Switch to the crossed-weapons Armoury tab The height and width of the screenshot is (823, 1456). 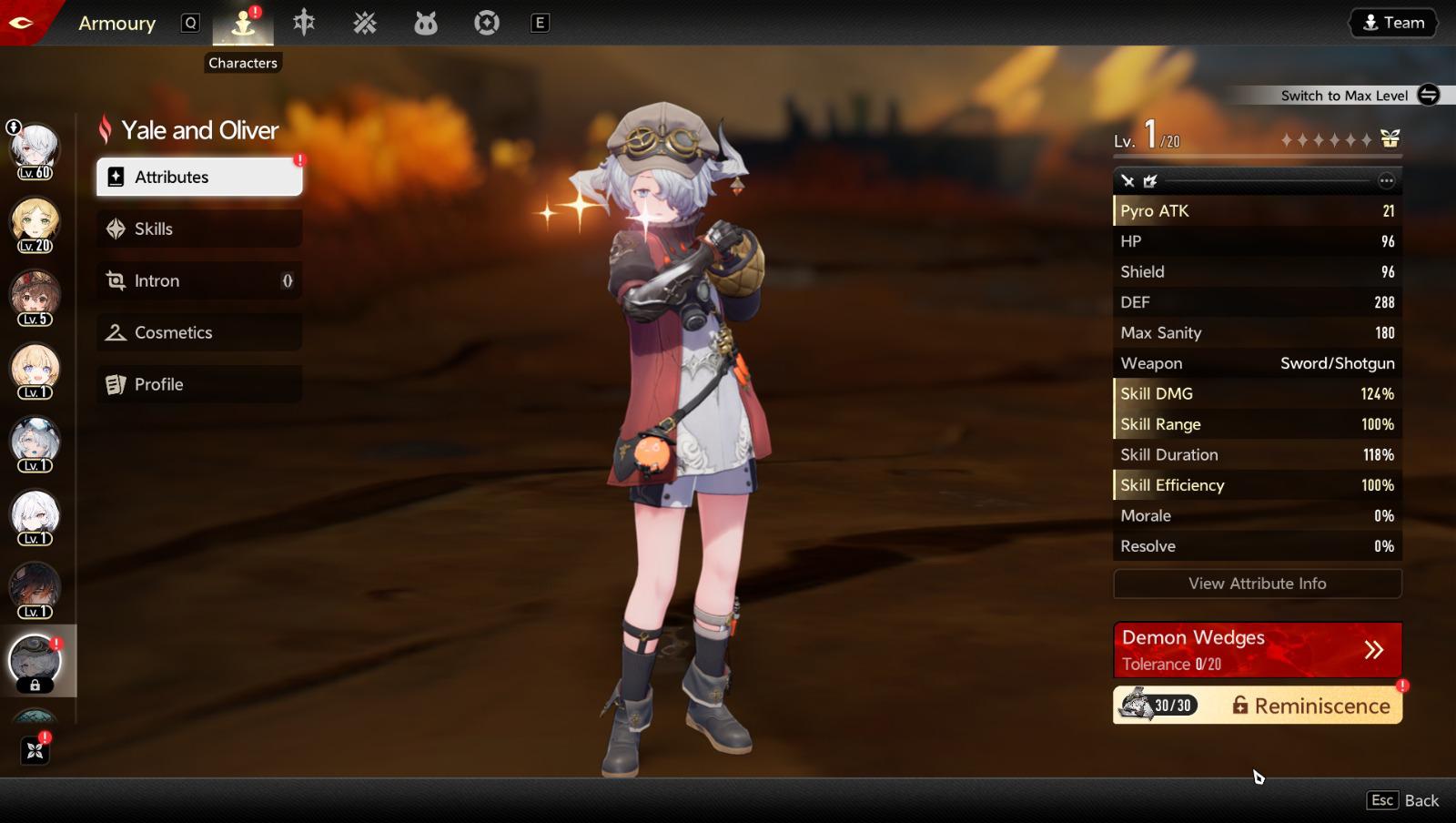[x=365, y=23]
